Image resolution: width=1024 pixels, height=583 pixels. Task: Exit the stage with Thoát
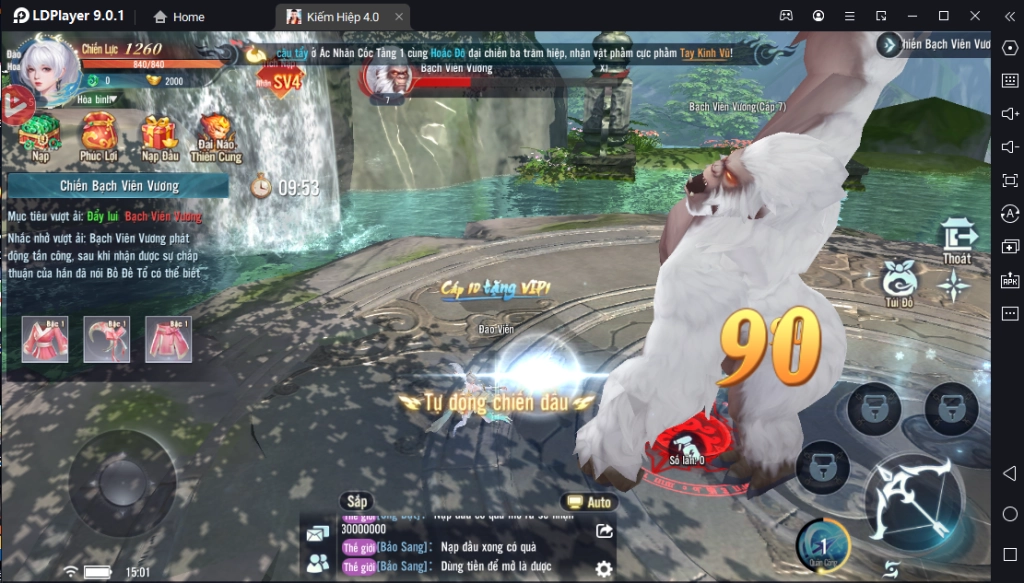(x=957, y=241)
